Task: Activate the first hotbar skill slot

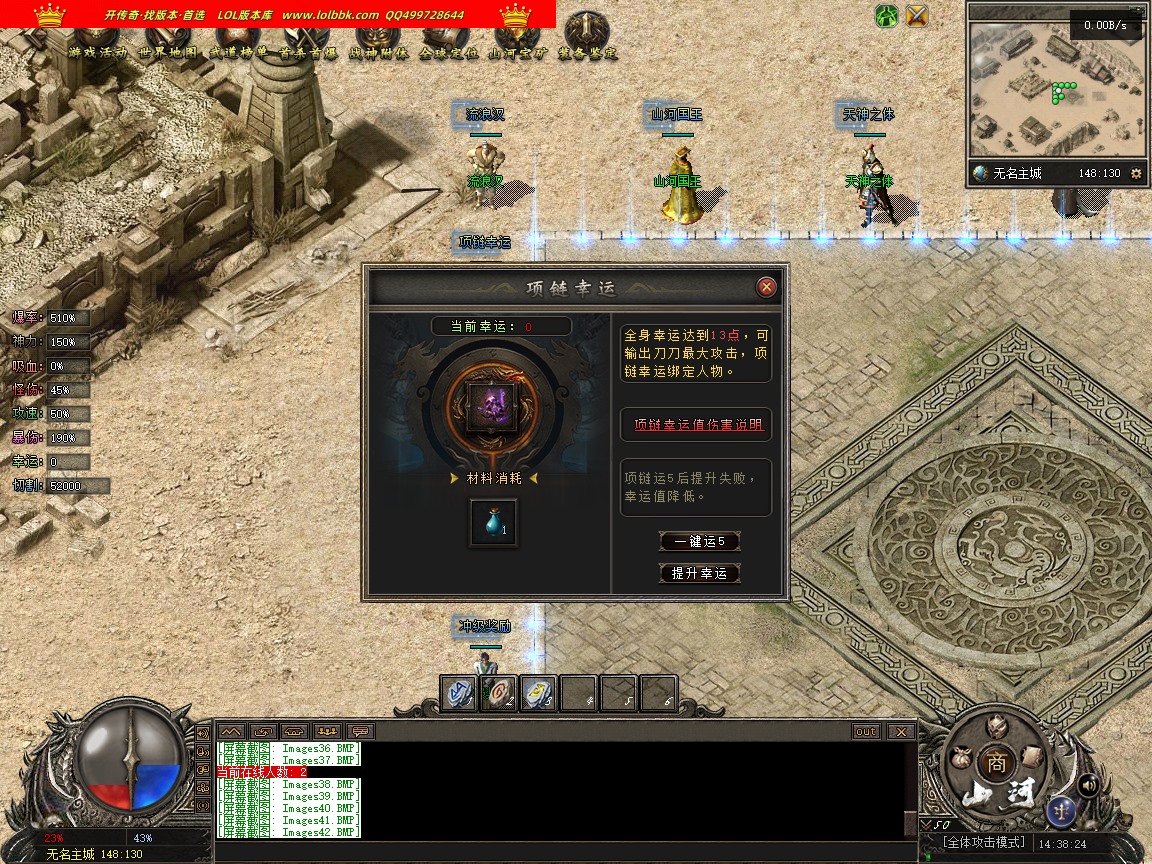Action: pos(459,693)
